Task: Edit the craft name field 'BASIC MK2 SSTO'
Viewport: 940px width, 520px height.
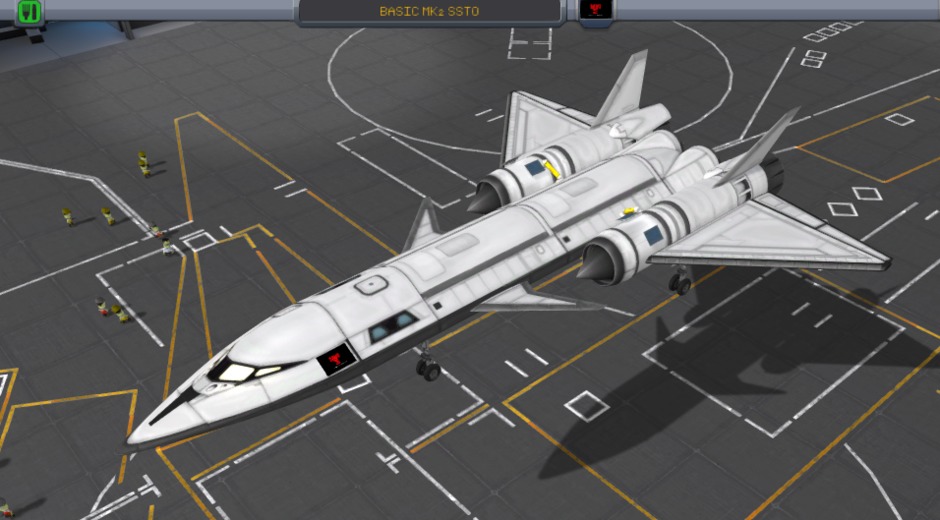Action: coord(430,12)
